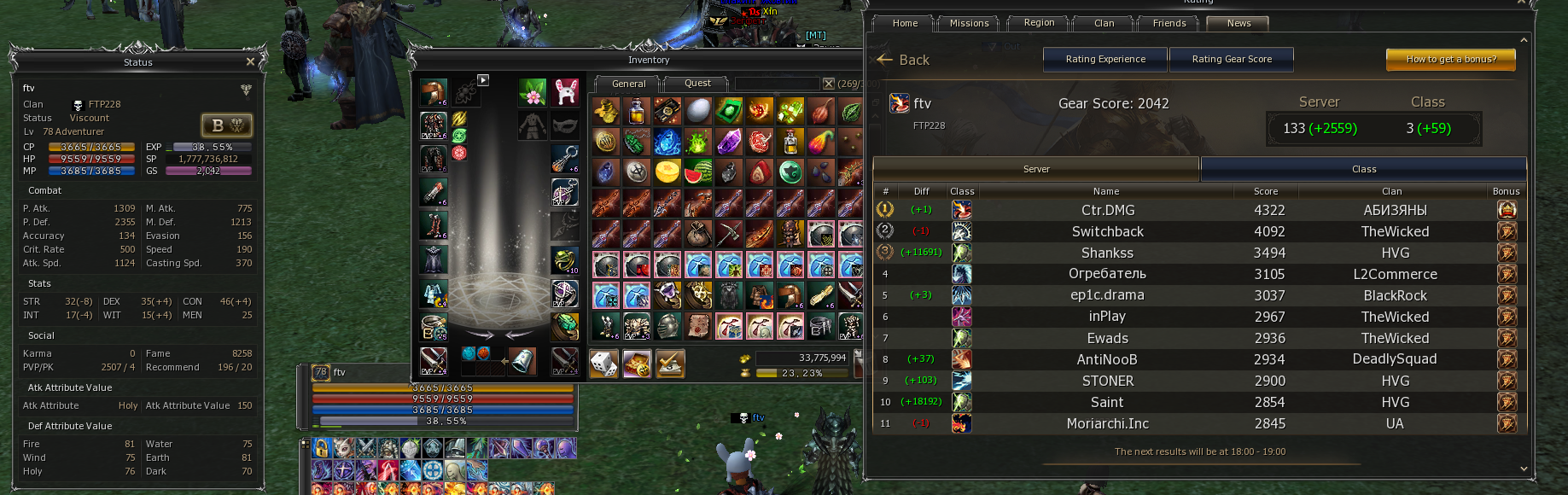Switch to the Quest inventory tab

click(697, 84)
